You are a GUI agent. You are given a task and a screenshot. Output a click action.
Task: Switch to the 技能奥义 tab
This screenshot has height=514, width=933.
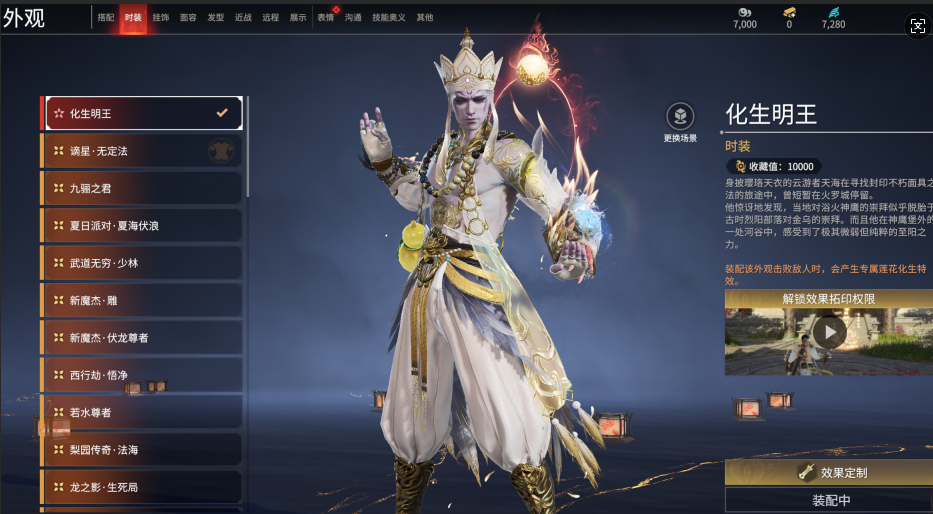coord(389,18)
